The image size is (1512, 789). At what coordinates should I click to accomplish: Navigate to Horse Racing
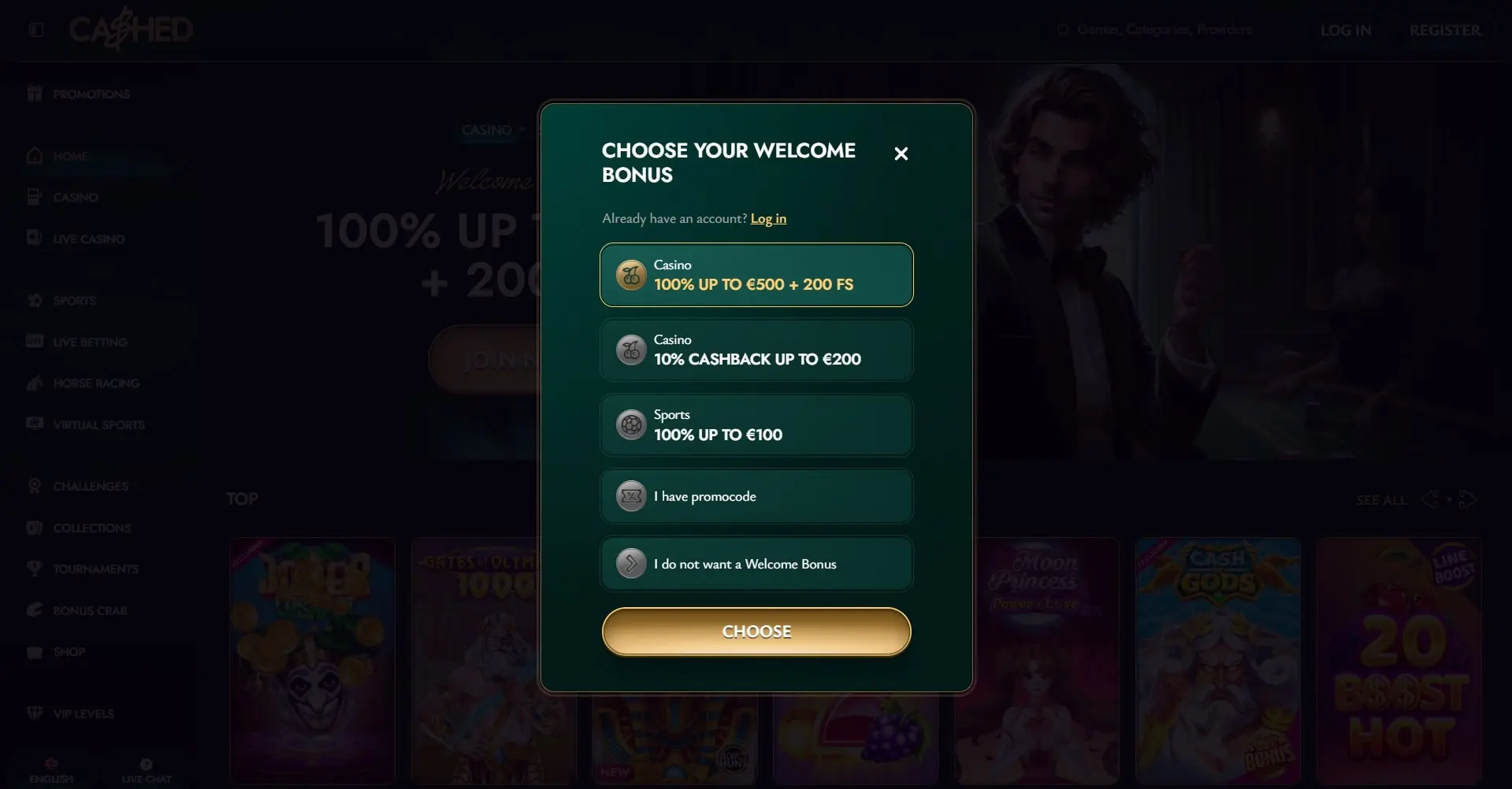(x=95, y=383)
